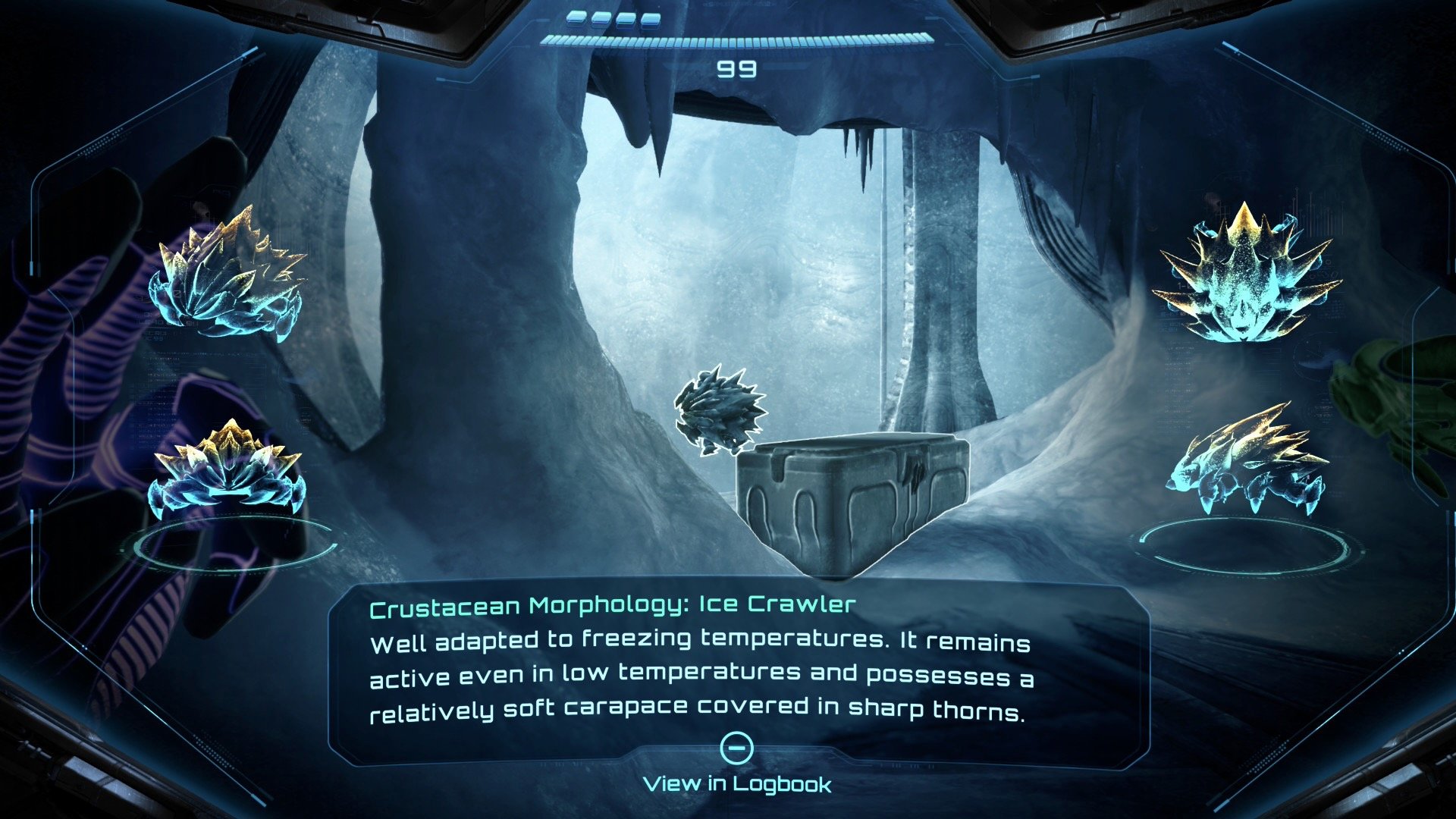Select the Ice Crawler scan description panel
Viewport: 1456px width, 819px height.
point(701,660)
